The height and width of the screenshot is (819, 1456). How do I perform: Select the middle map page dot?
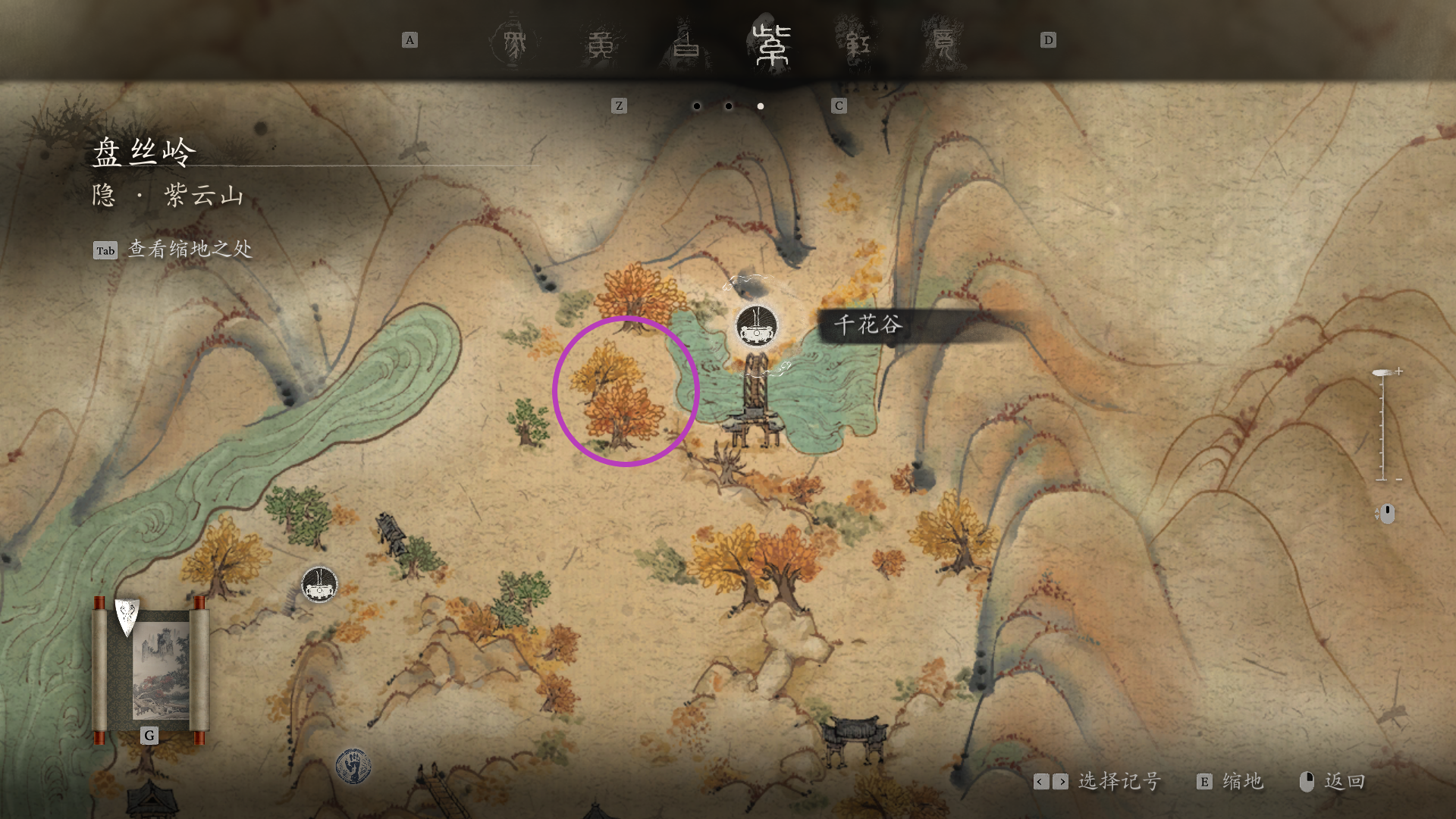[729, 106]
